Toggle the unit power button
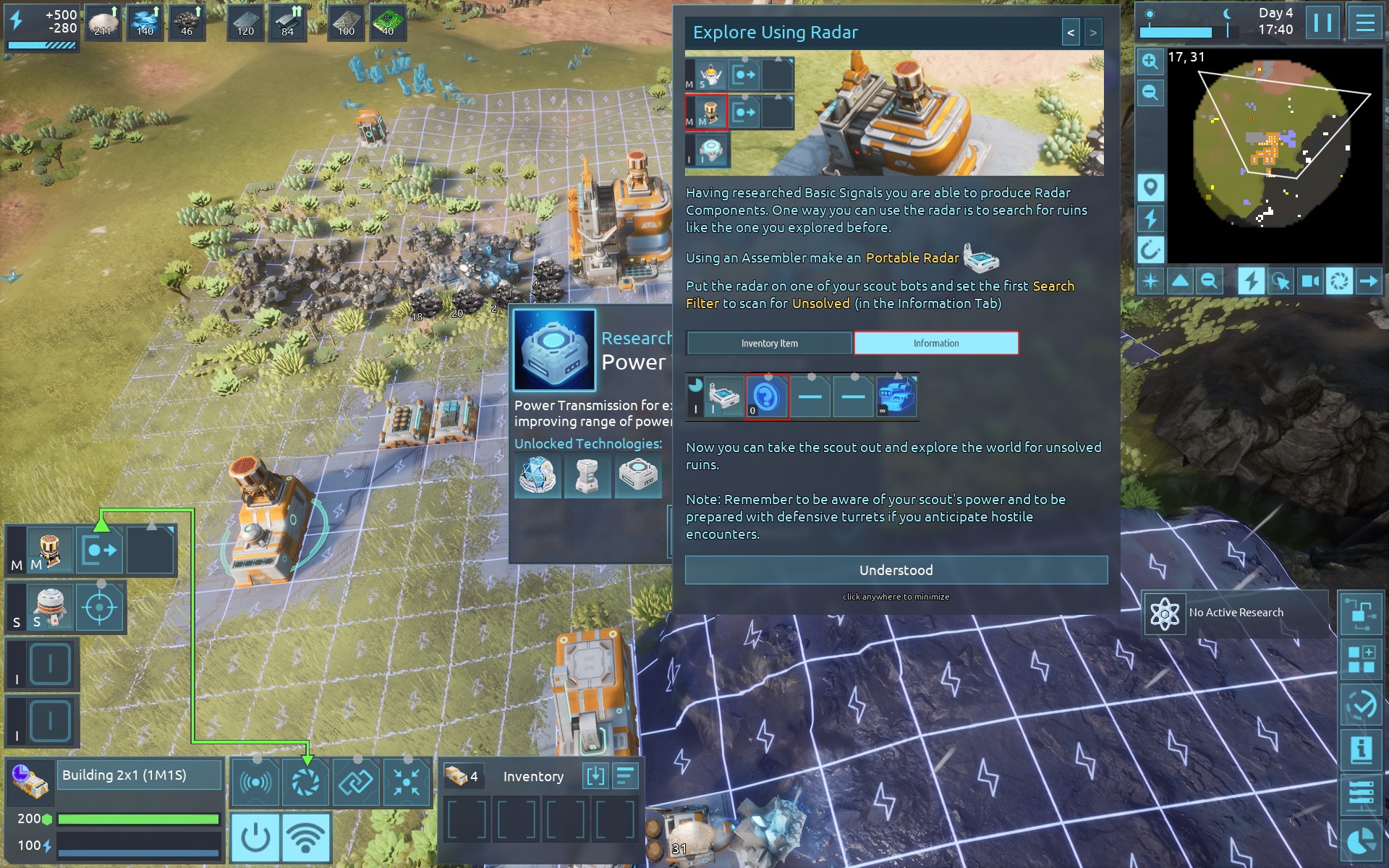The height and width of the screenshot is (868, 1389). pyautogui.click(x=255, y=837)
